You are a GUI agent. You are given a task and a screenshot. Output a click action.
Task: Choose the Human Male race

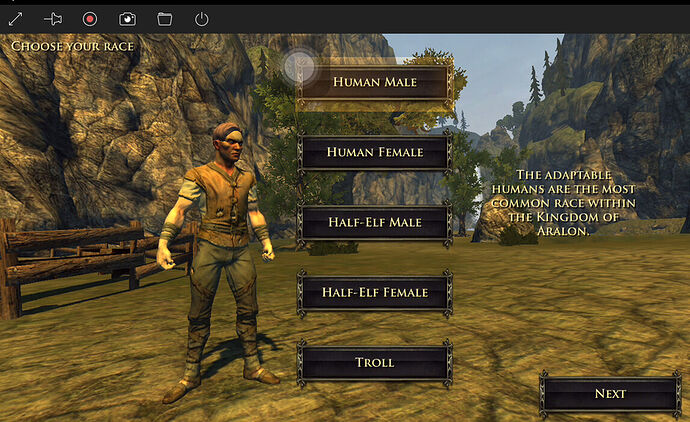click(x=375, y=82)
